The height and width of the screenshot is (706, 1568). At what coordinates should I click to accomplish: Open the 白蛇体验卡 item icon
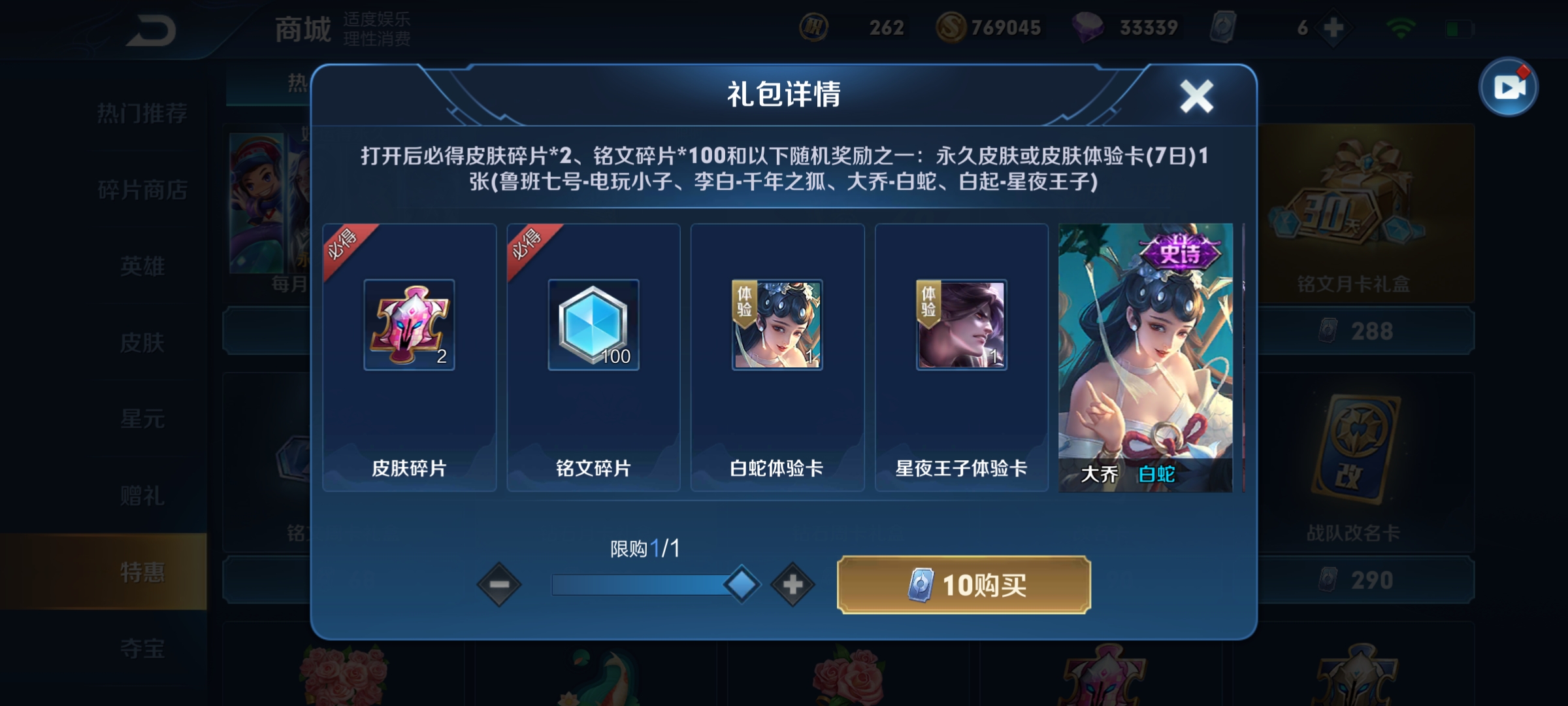click(x=776, y=325)
